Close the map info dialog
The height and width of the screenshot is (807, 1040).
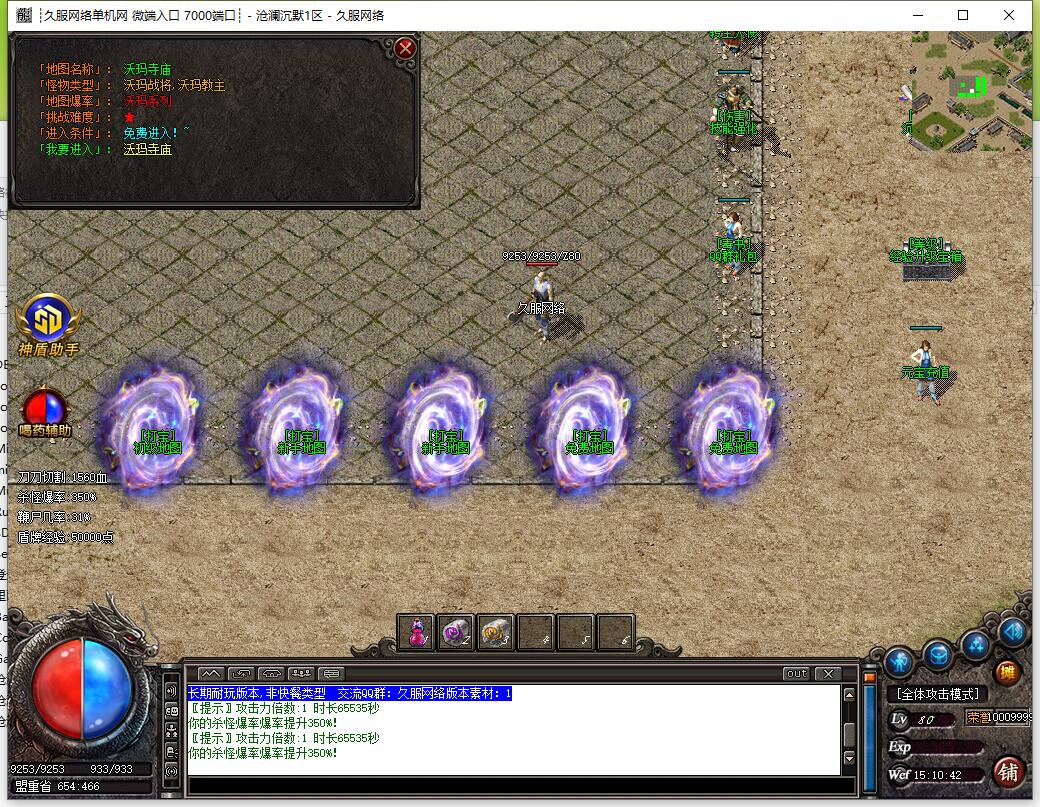(404, 48)
